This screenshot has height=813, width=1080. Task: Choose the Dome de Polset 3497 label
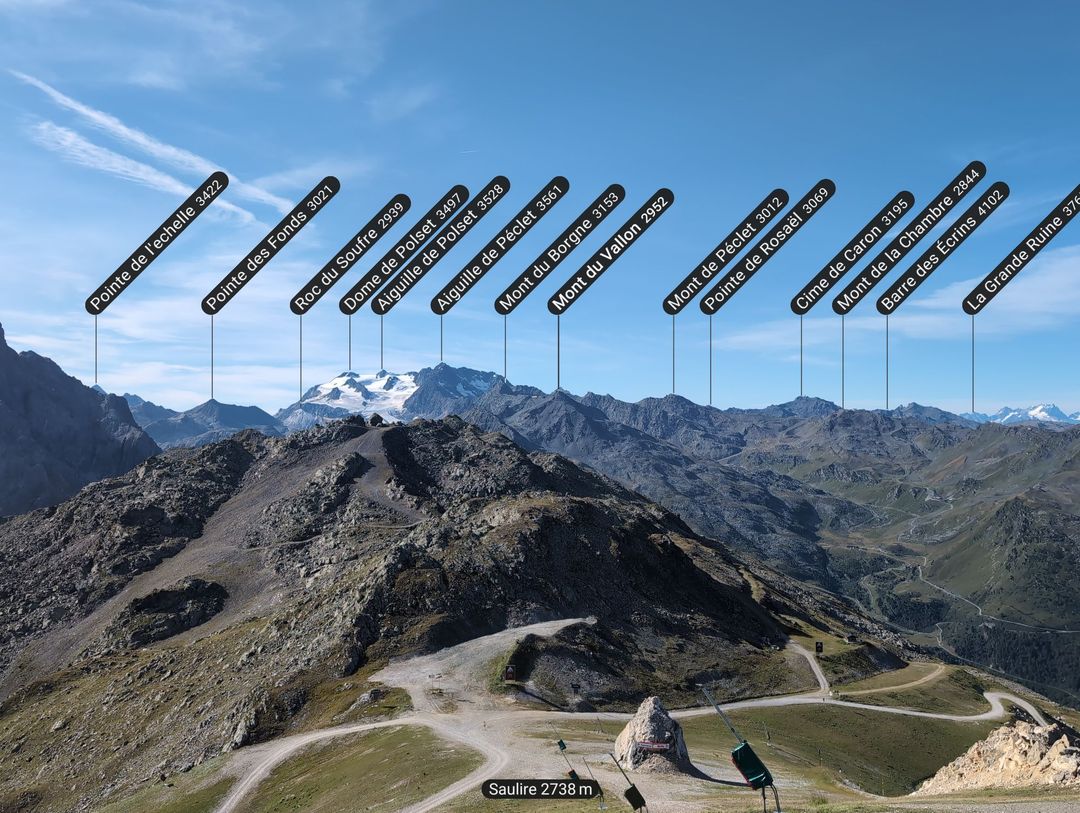[x=404, y=250]
